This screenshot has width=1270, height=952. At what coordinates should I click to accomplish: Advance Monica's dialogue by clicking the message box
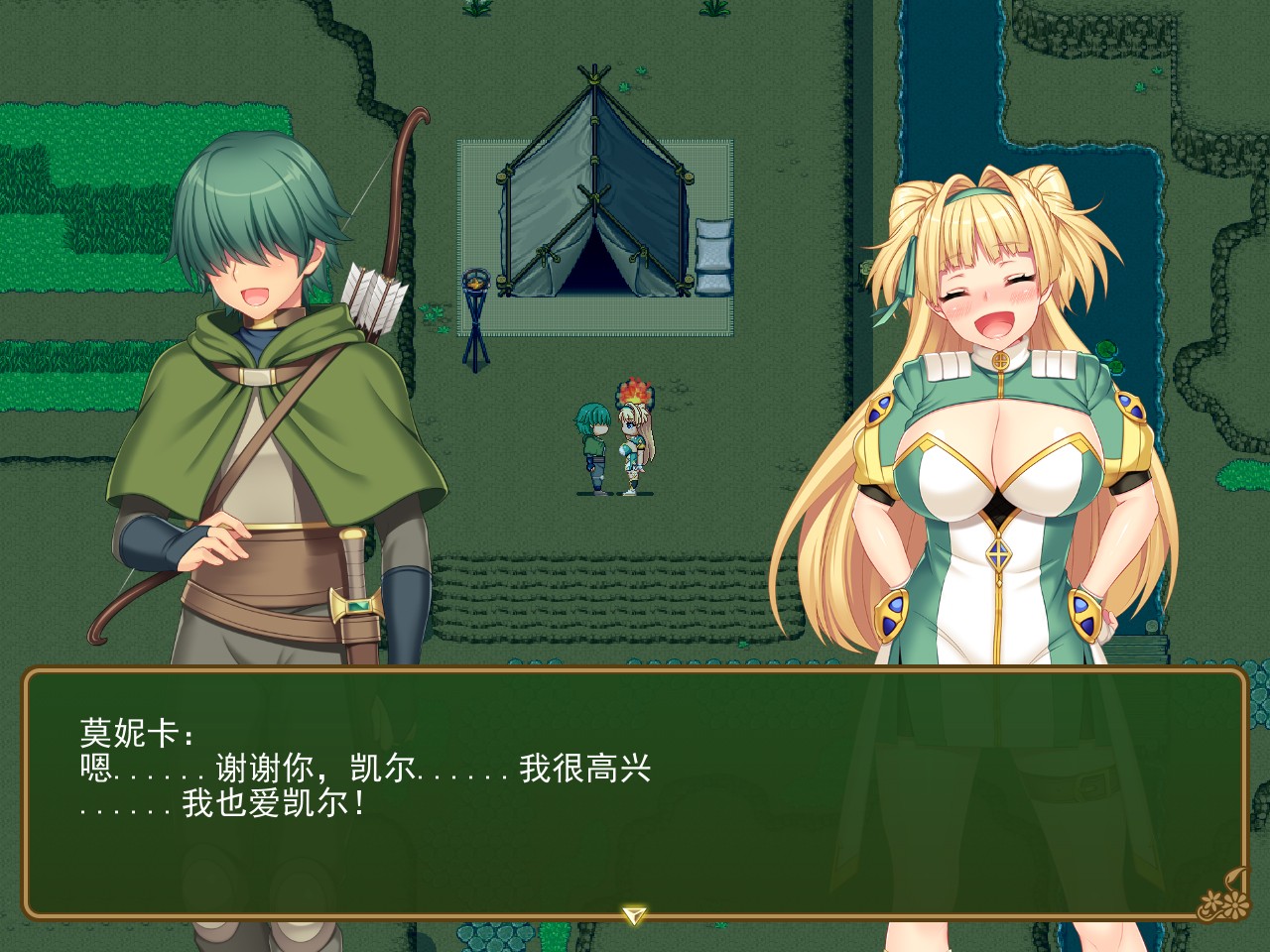pyautogui.click(x=635, y=793)
